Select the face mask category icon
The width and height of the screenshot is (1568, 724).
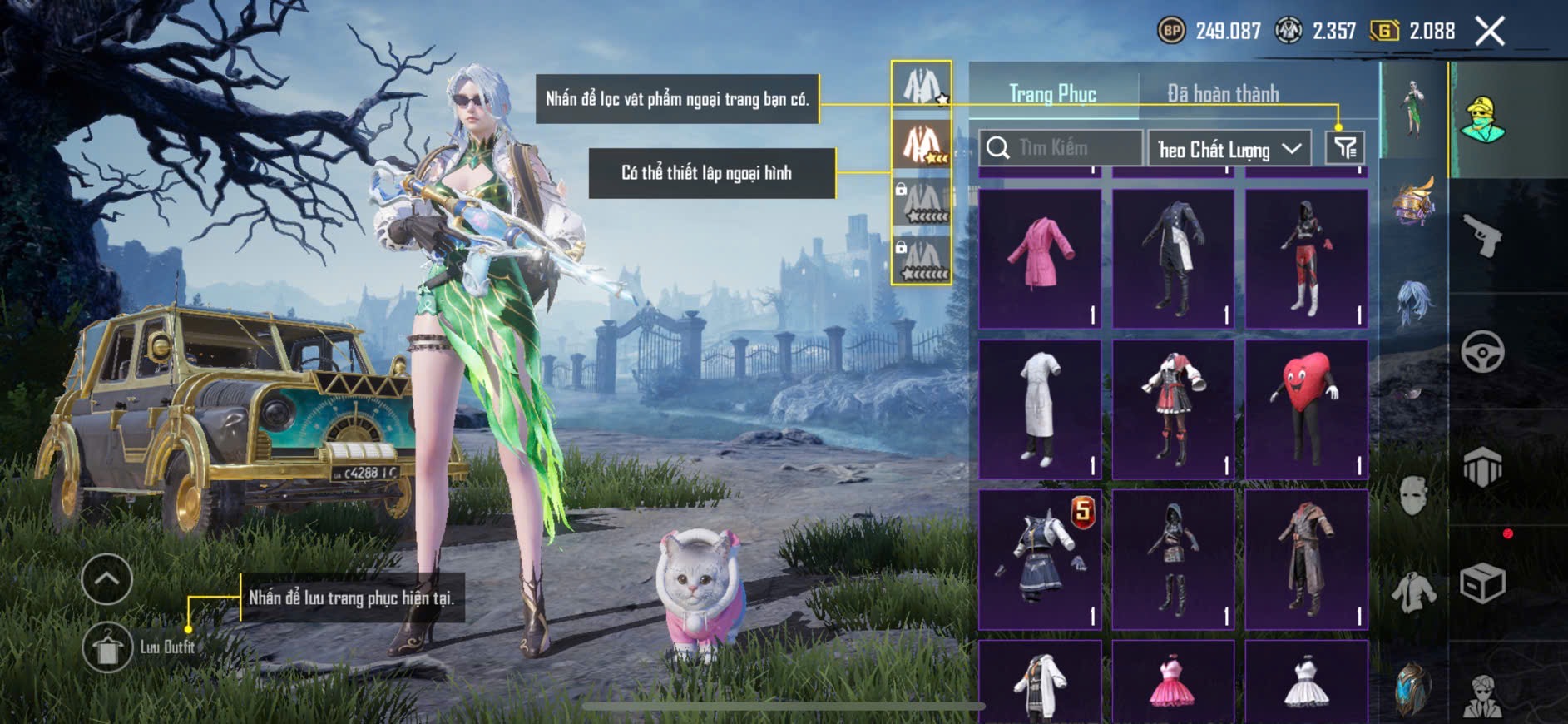[x=1413, y=496]
